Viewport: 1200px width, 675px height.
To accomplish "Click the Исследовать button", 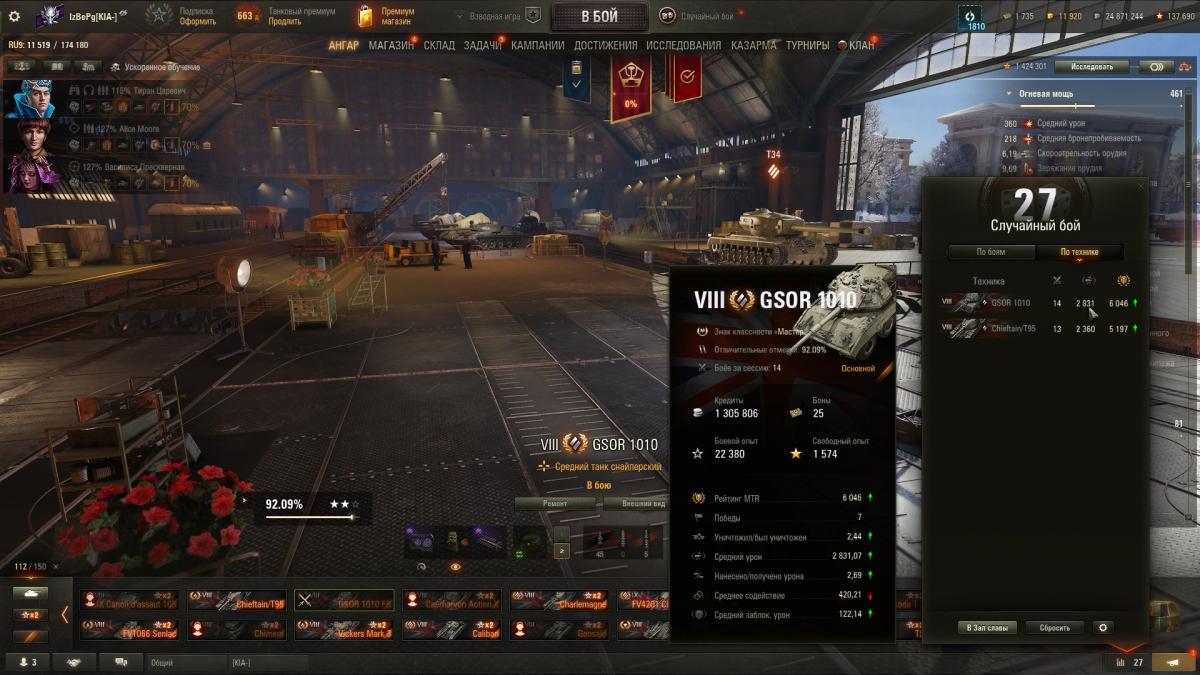I will click(x=1091, y=66).
